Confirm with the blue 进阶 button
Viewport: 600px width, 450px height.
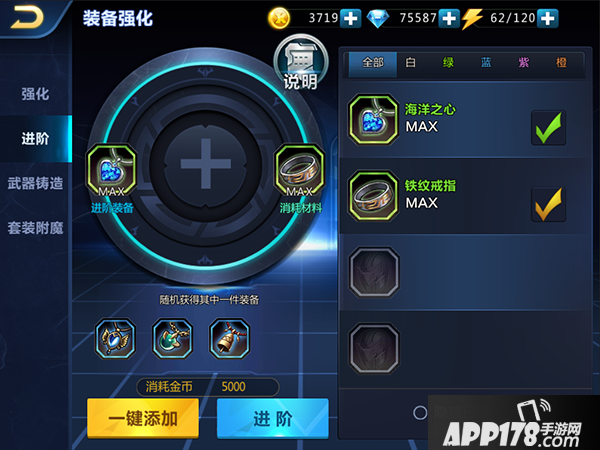pos(272,418)
